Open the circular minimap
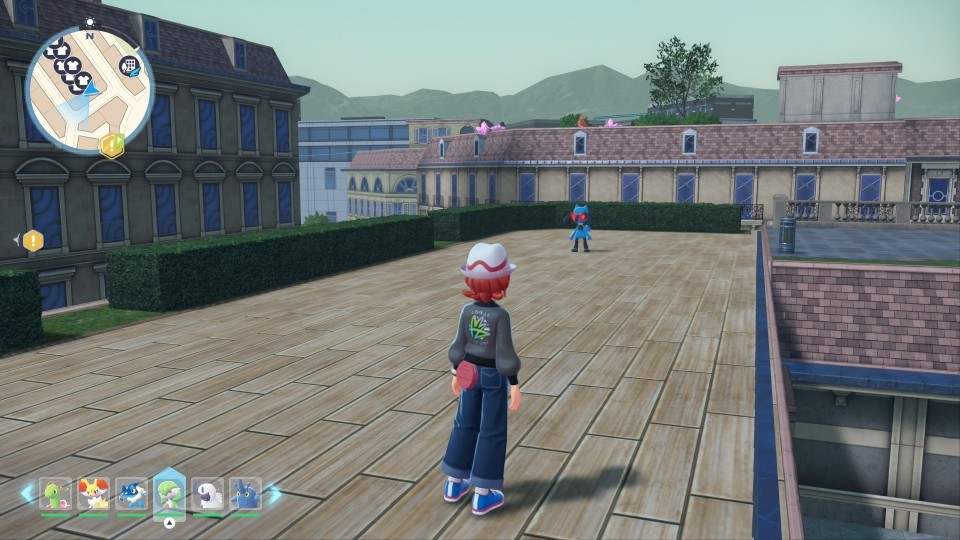 tap(89, 90)
